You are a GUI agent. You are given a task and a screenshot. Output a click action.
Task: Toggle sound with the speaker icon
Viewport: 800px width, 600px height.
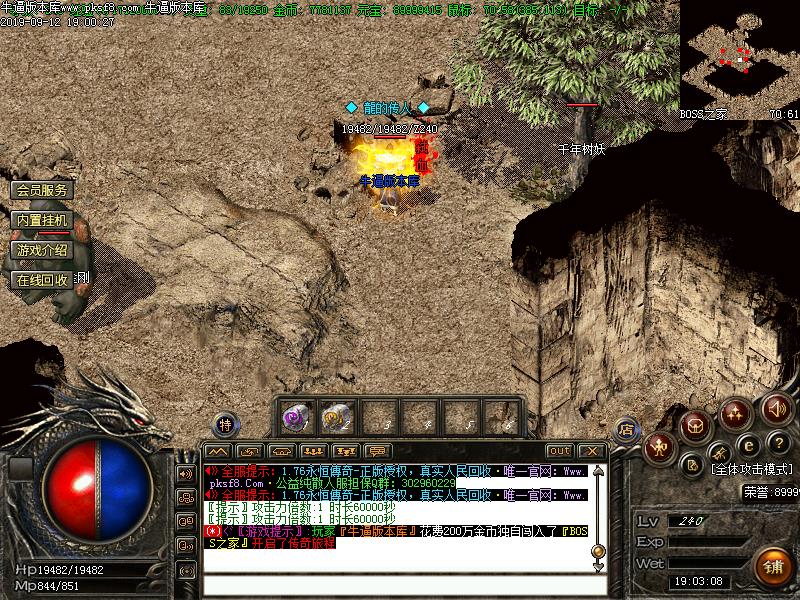pyautogui.click(x=777, y=409)
